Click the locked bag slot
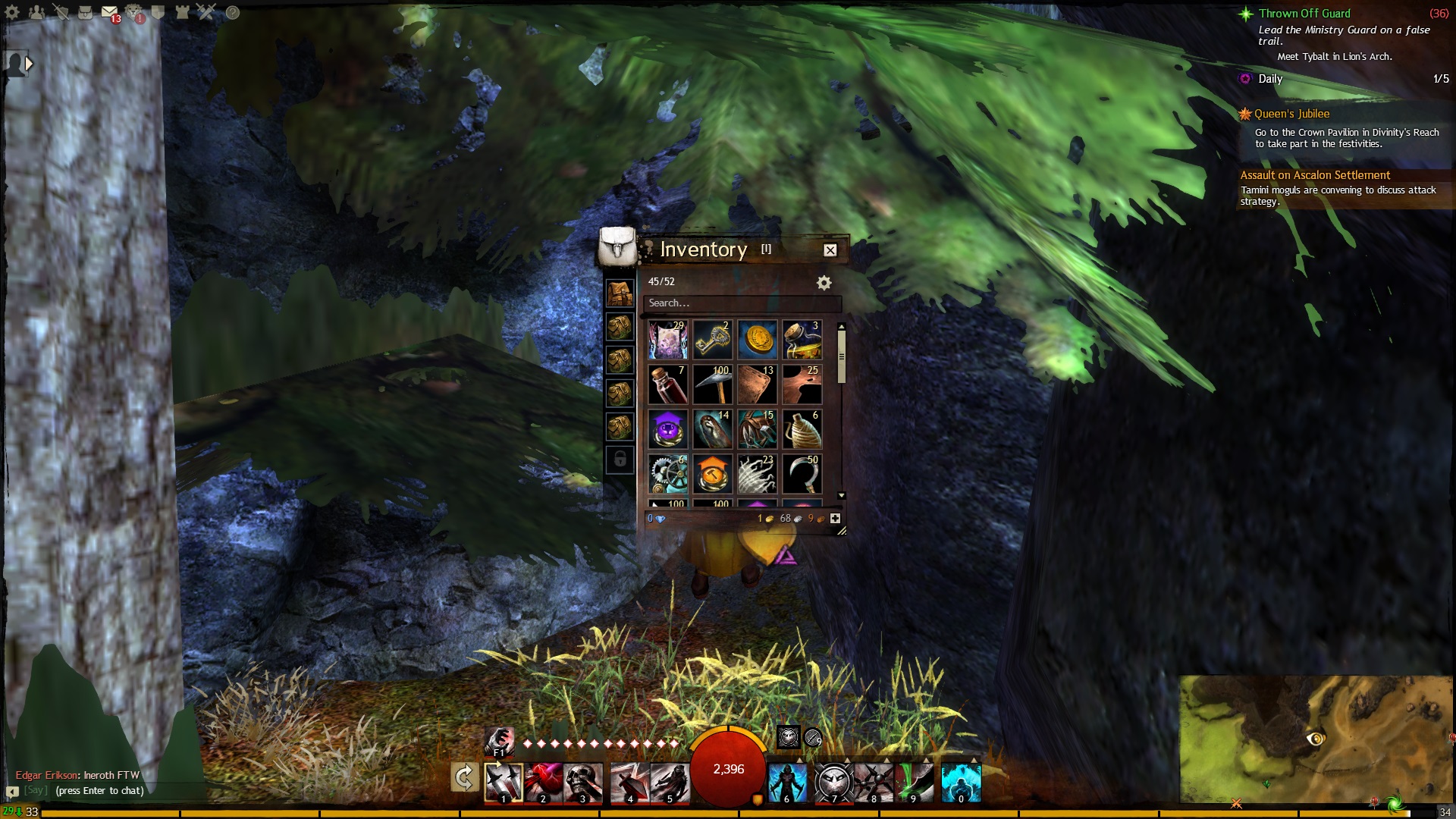Screen dimensions: 1456x819 tap(620, 460)
